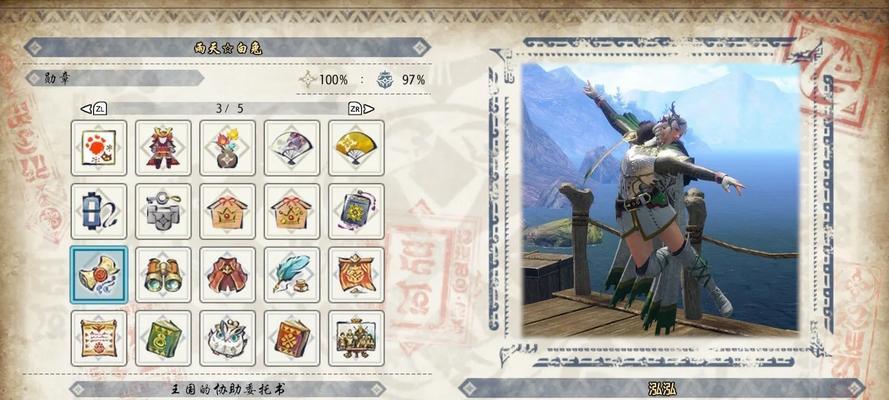Select the red cloak award
This screenshot has width=889, height=400.
[x=227, y=274]
